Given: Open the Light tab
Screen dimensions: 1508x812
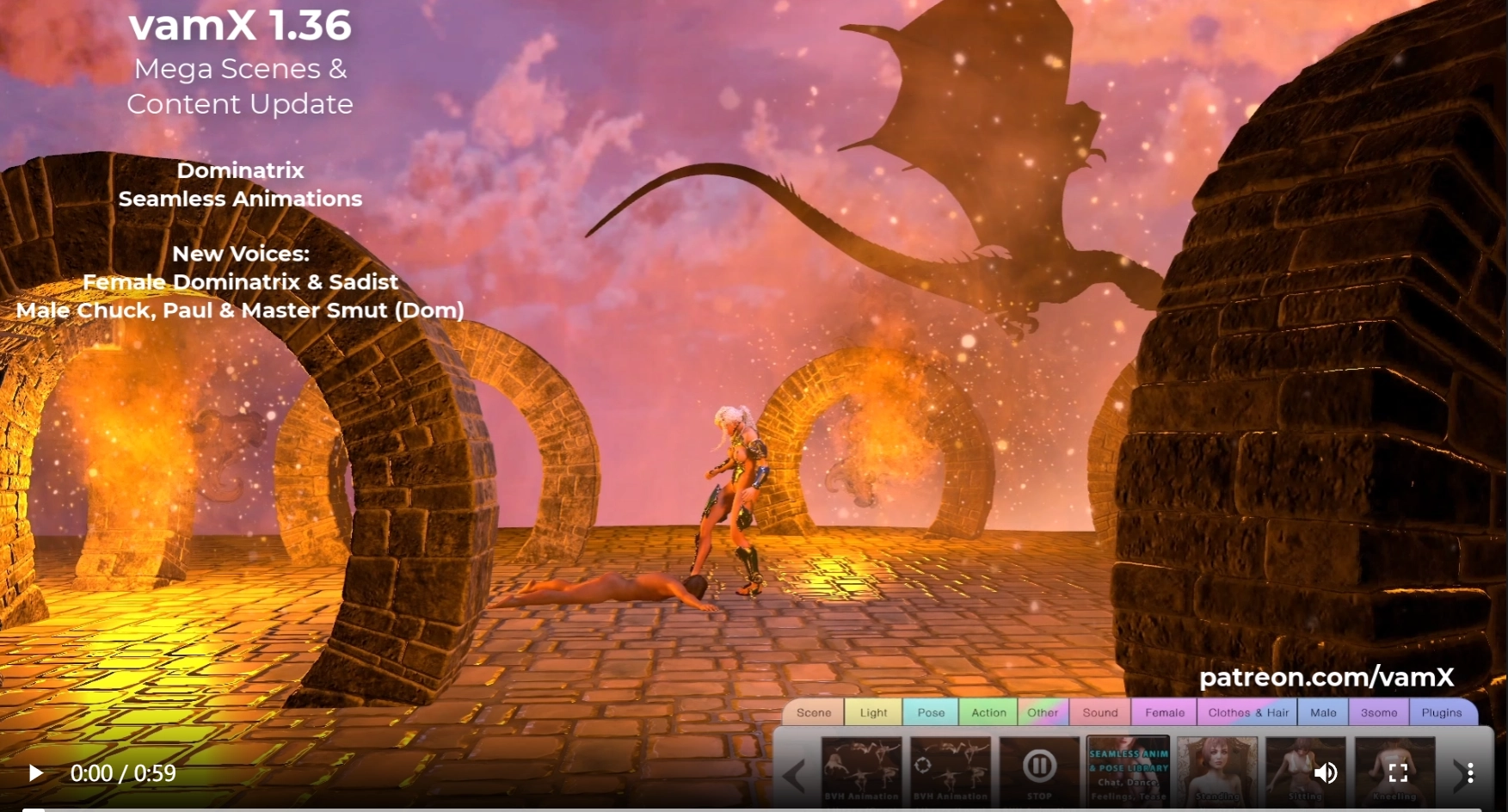Looking at the screenshot, I should (x=873, y=712).
